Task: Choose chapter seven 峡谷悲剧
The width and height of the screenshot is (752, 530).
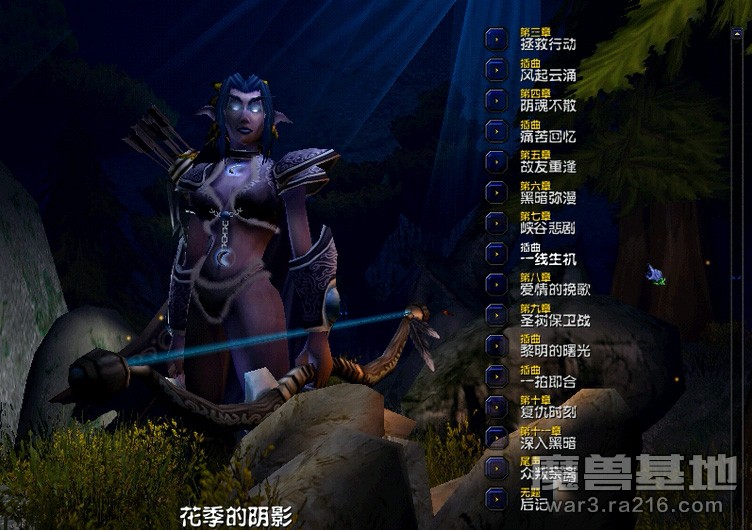Action: coord(497,222)
